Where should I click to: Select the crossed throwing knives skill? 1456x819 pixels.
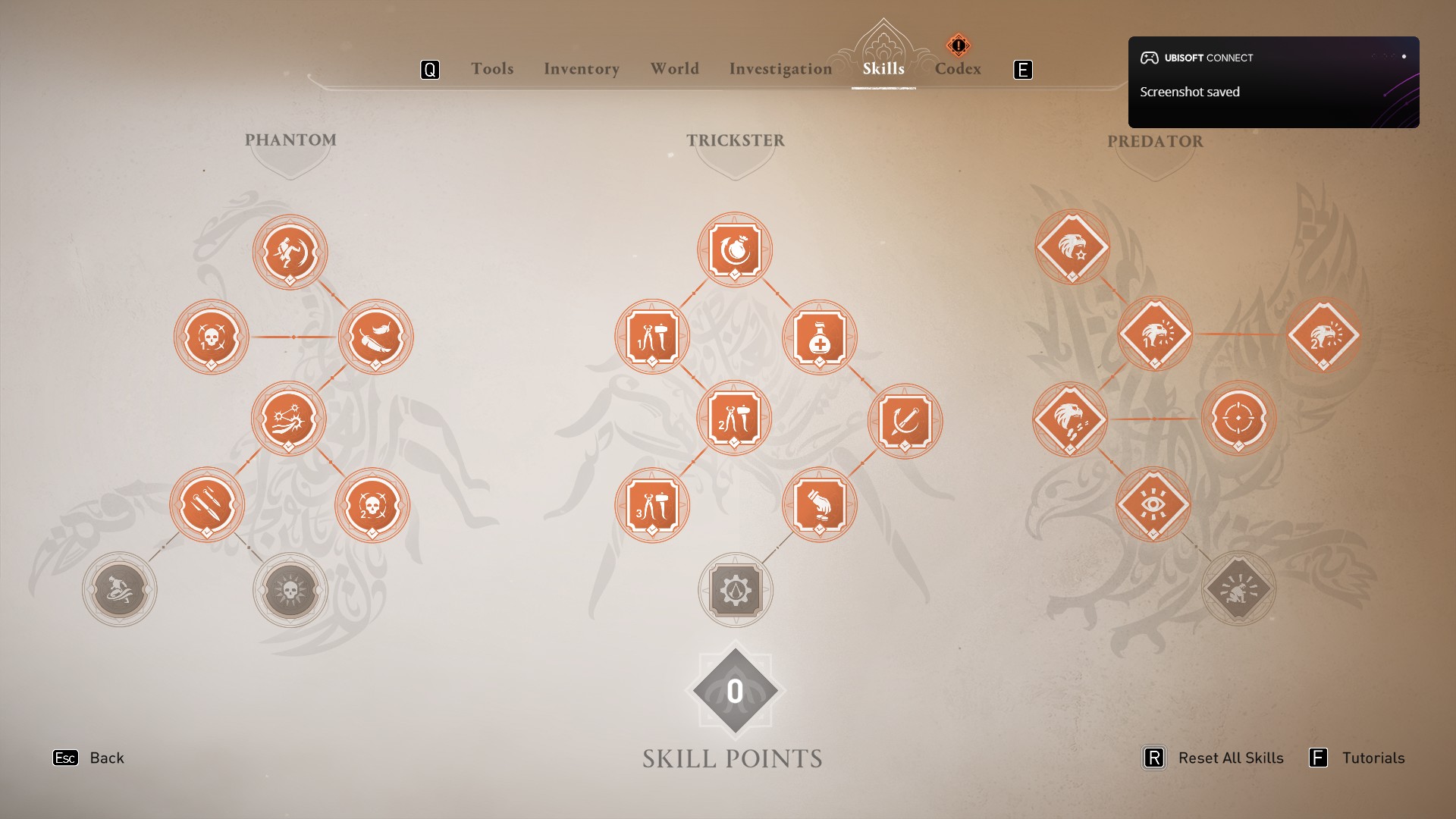click(x=207, y=505)
